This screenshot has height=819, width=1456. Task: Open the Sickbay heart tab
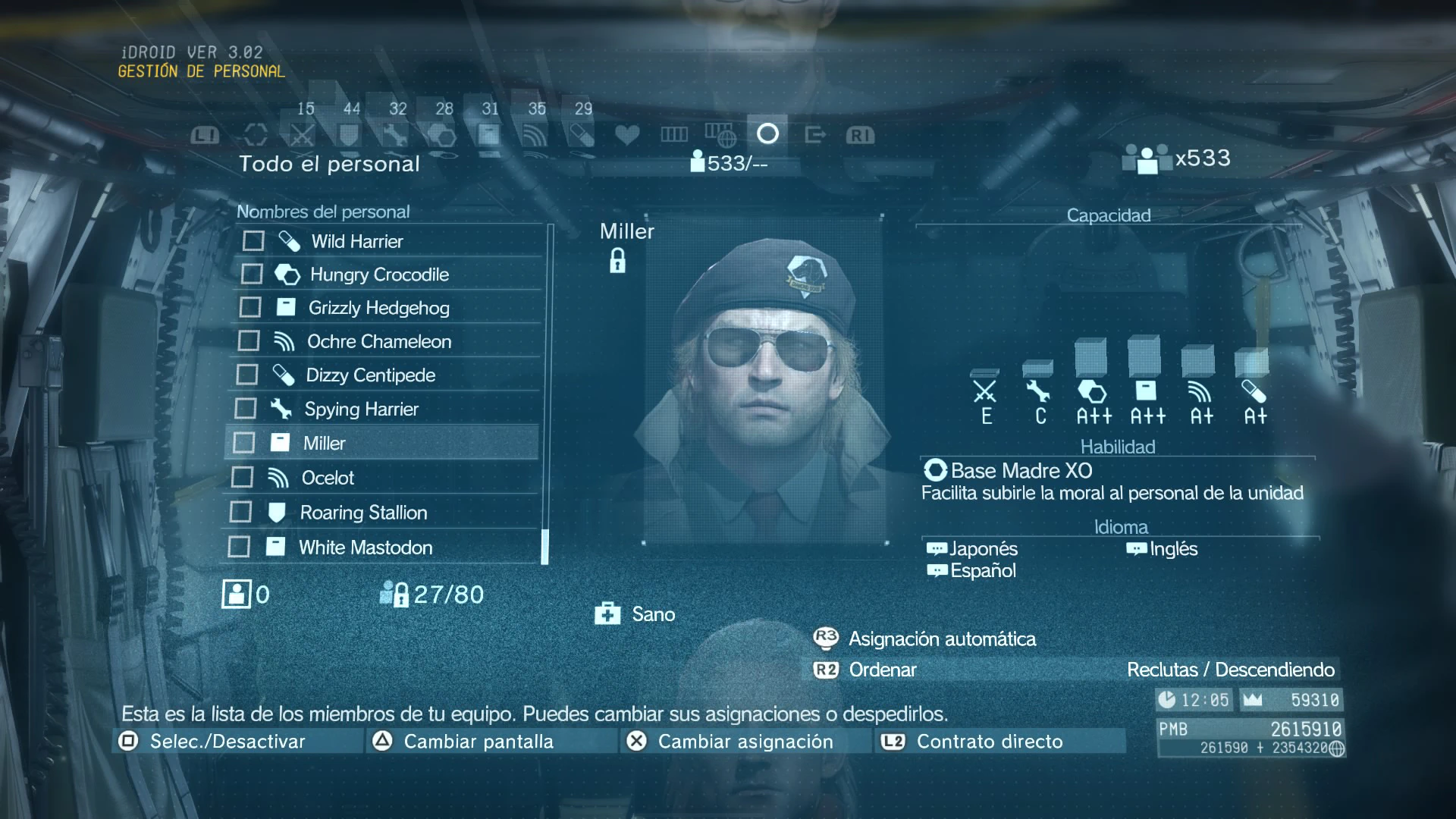click(627, 135)
